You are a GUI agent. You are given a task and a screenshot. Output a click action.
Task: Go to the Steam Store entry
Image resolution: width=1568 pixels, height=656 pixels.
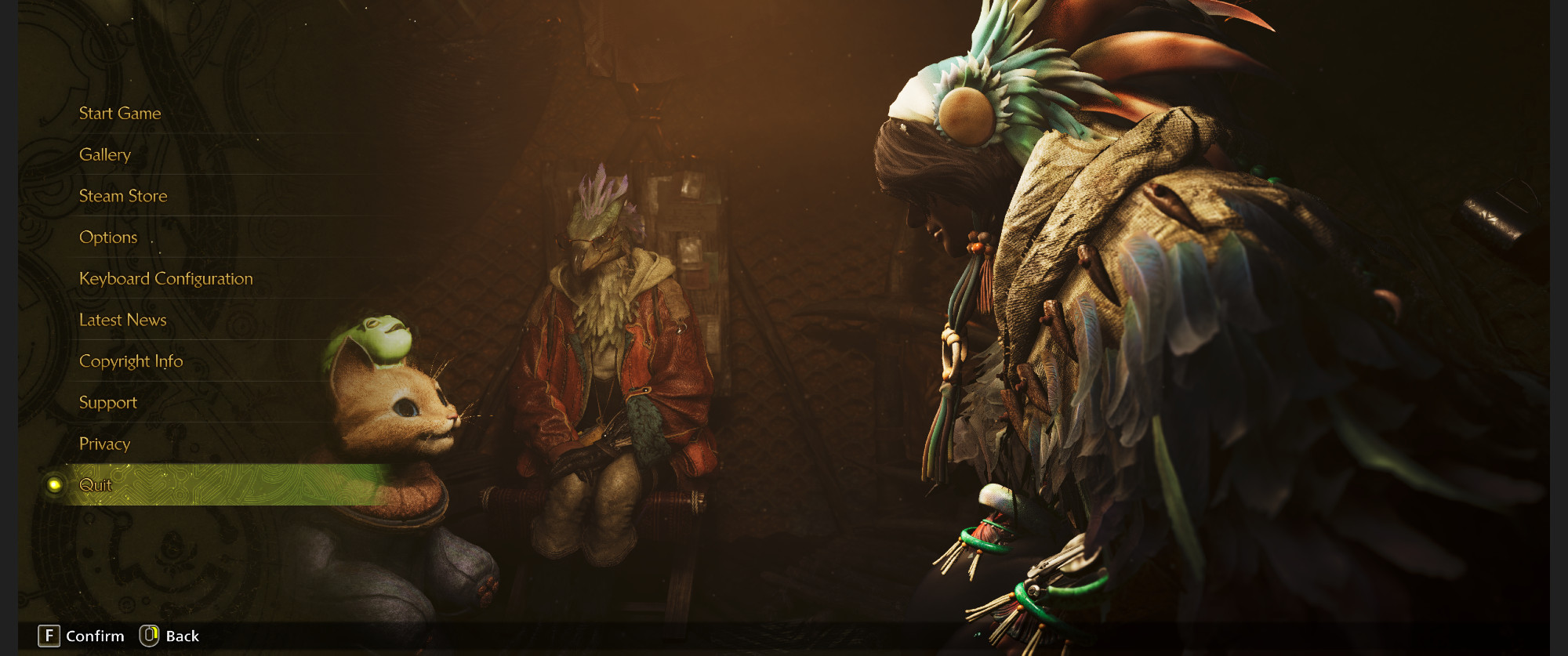[123, 196]
